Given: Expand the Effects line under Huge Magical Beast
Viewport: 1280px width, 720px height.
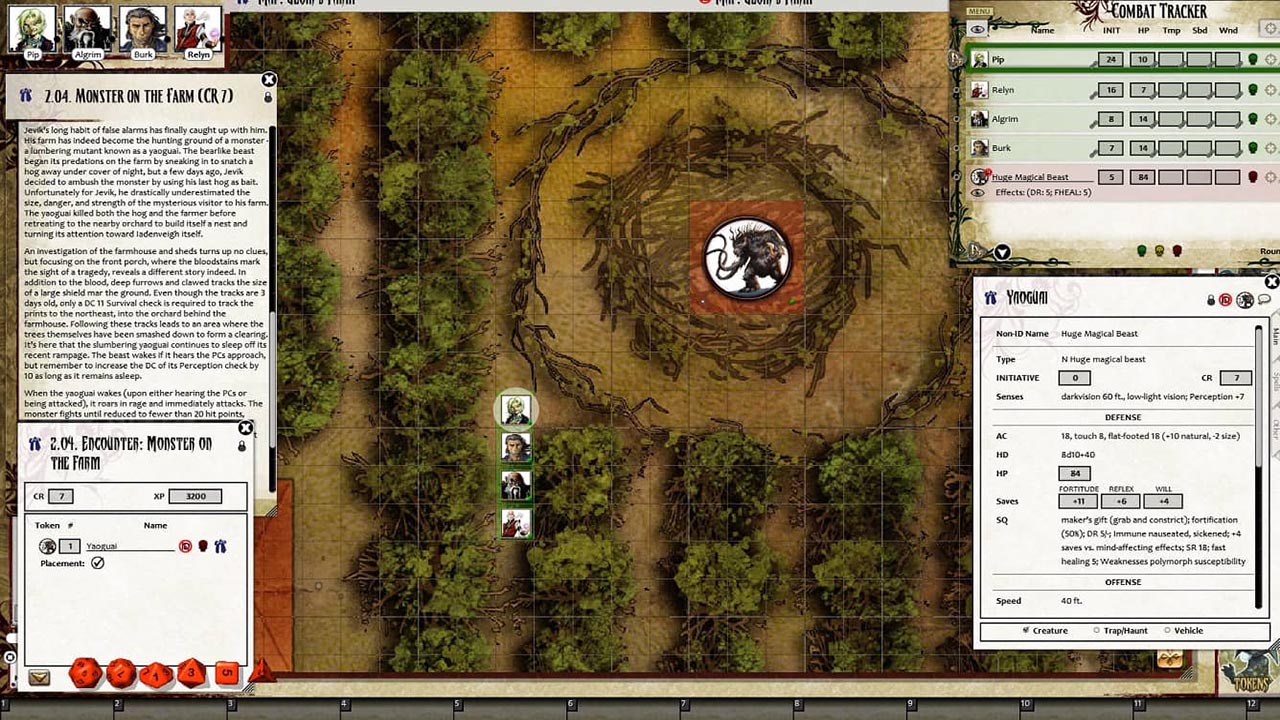Looking at the screenshot, I should click(978, 191).
